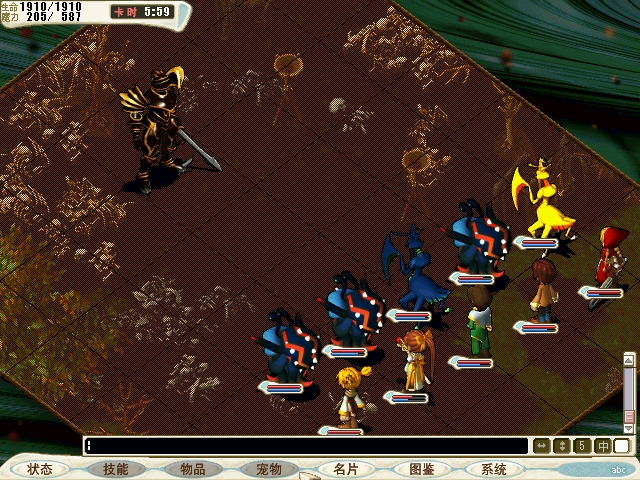The image size is (640, 480).
Task: Click the abc input mode indicator
Action: tap(621, 469)
